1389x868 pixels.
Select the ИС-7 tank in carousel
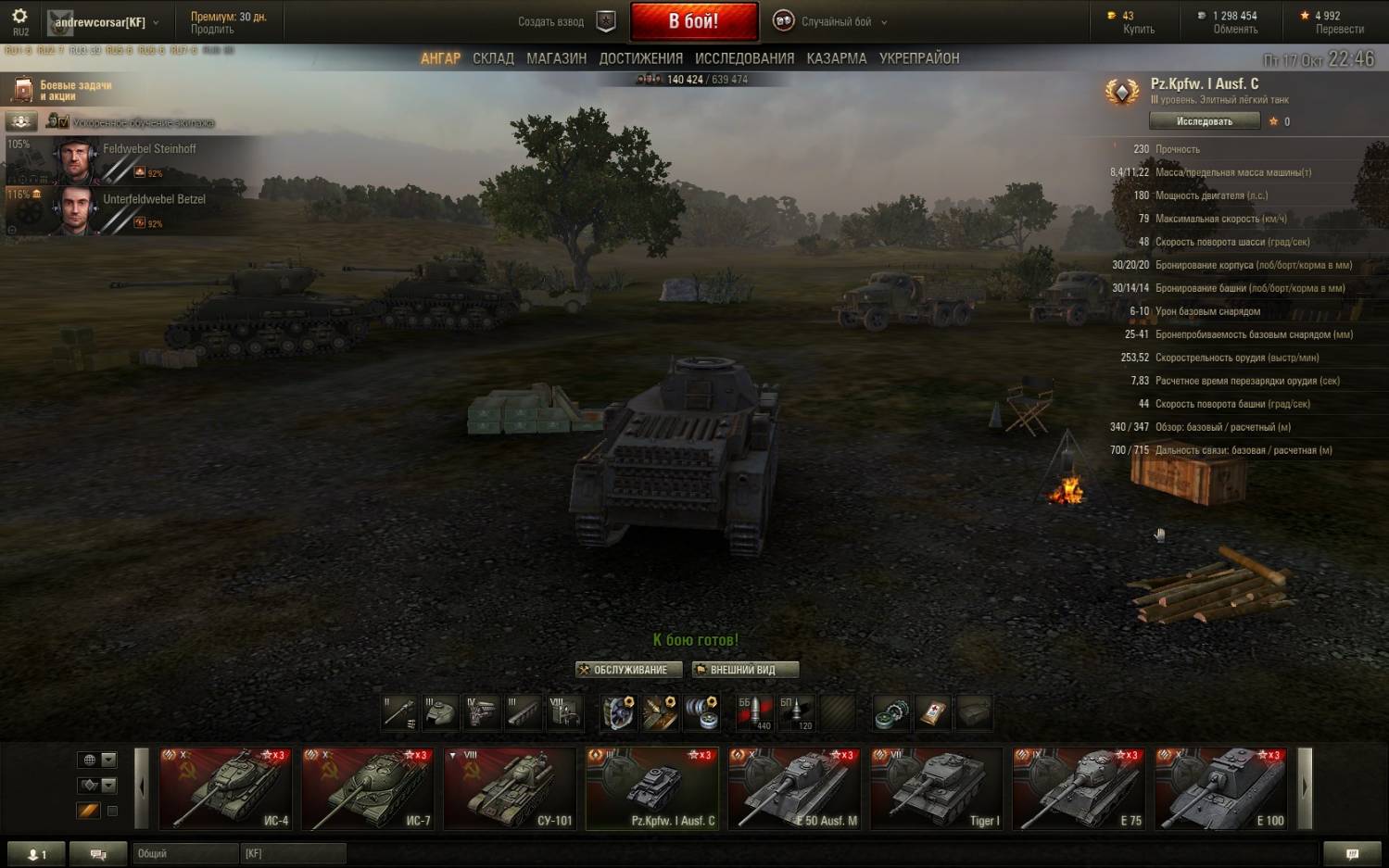368,788
